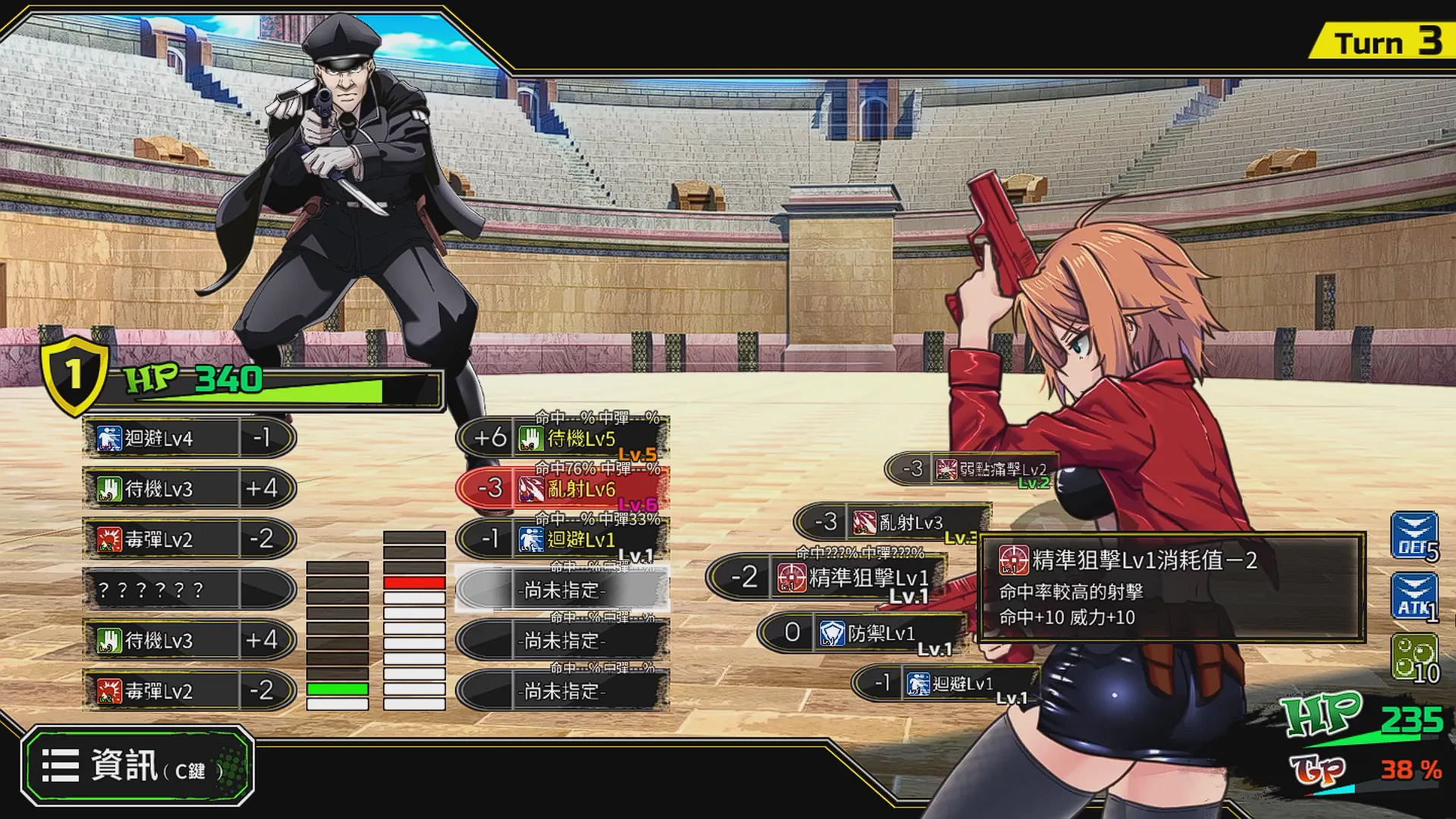This screenshot has height=819, width=1456.
Task: Click the ATK status icon
Action: (1414, 596)
